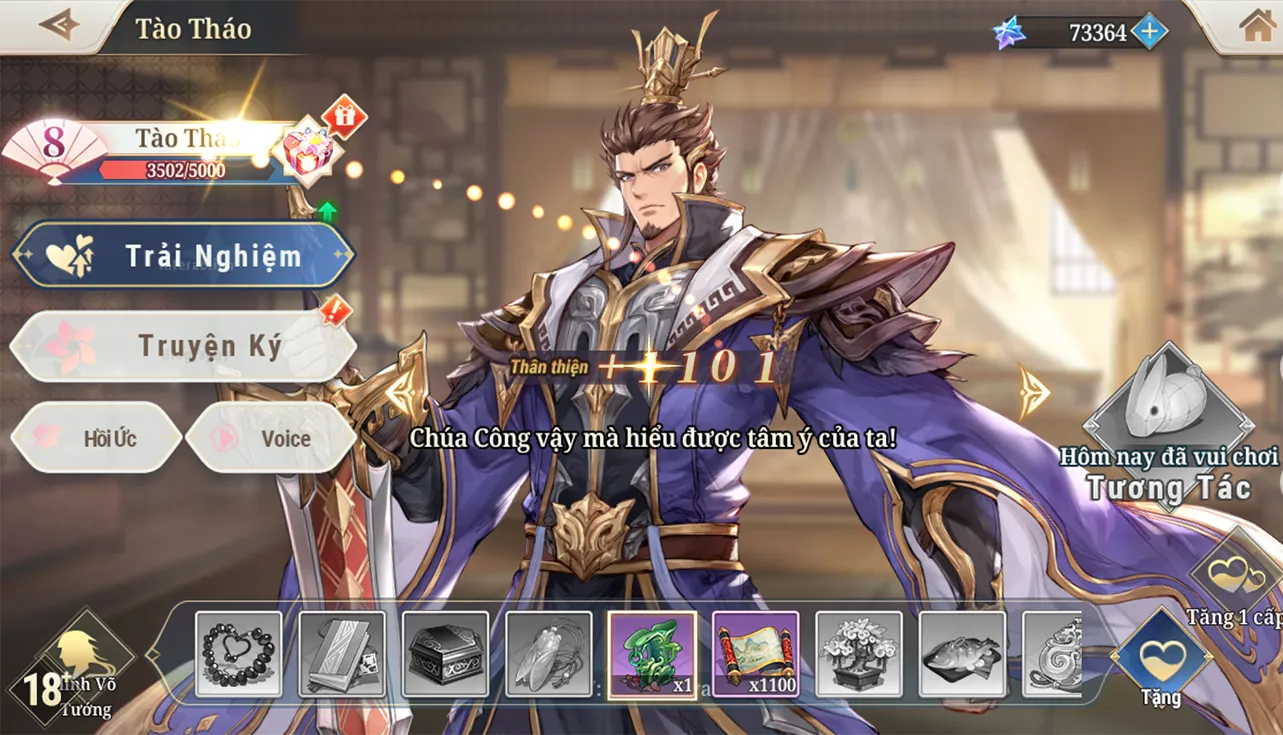Select the ornate dark chest gift

coord(445,654)
